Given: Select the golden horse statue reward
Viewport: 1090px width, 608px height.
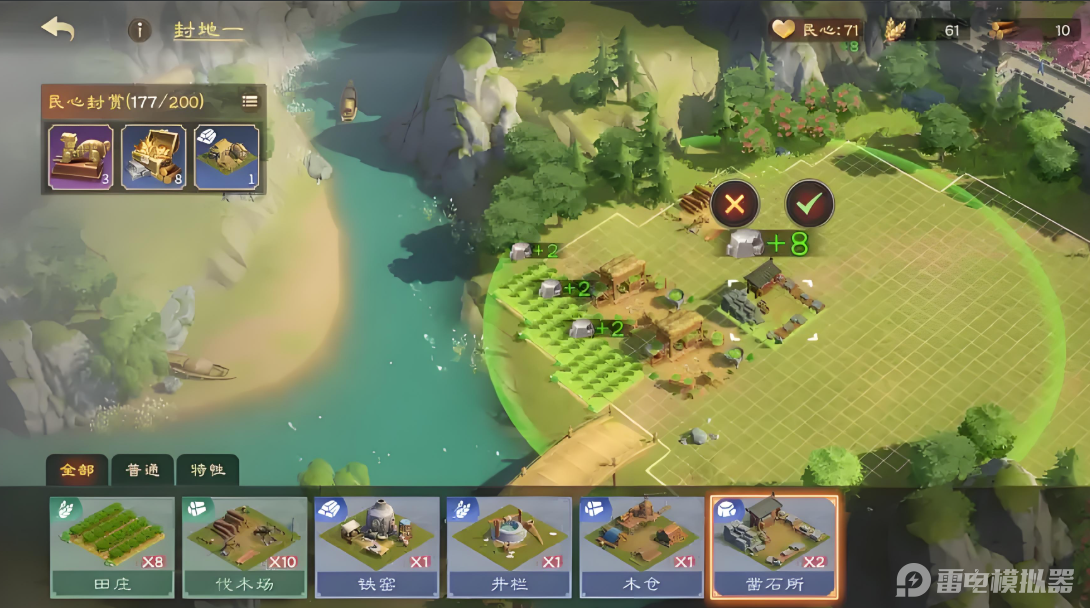Looking at the screenshot, I should [78, 156].
